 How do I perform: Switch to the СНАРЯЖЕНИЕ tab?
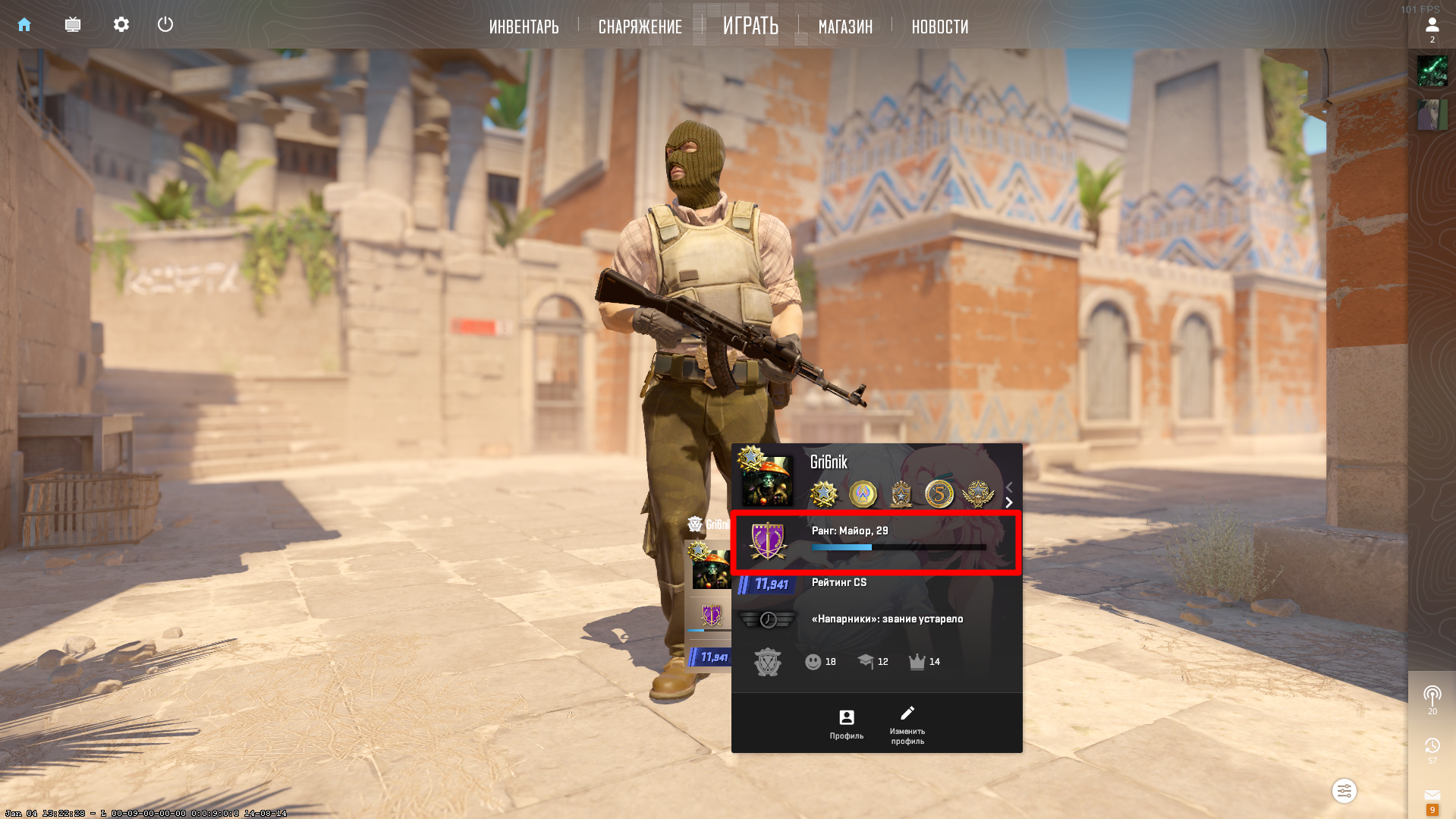point(640,27)
